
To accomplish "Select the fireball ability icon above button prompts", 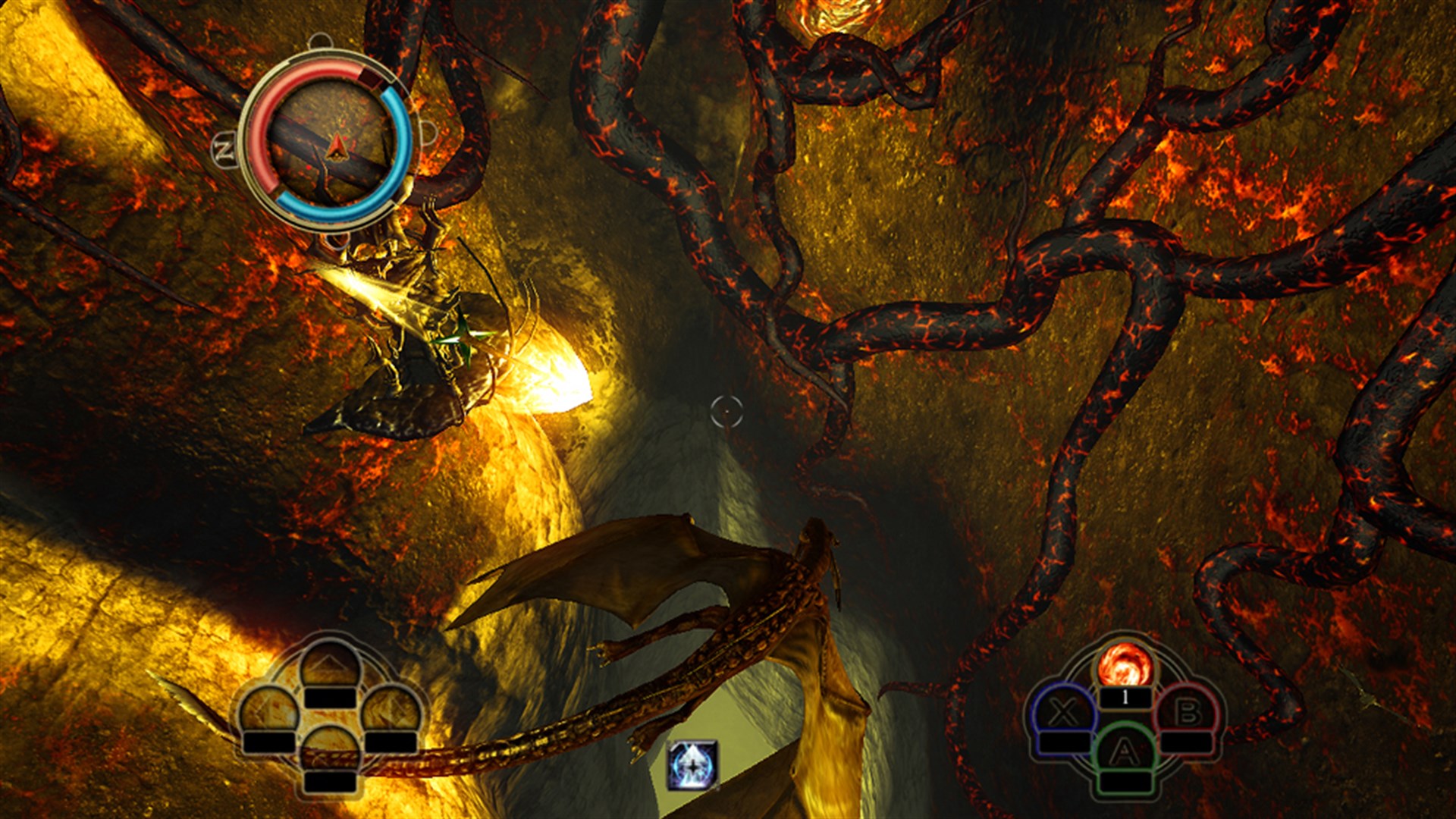I will (x=1128, y=665).
